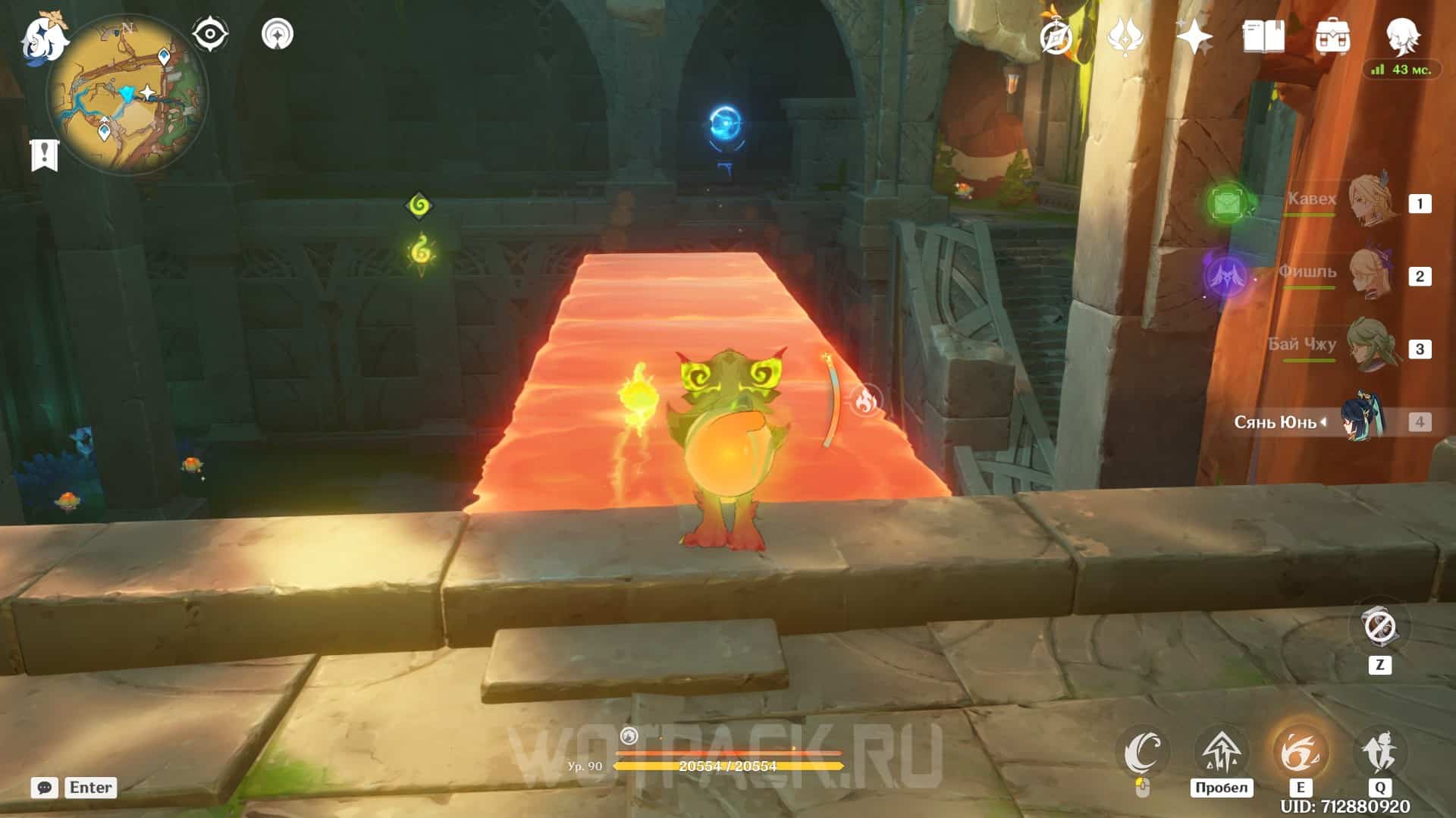Open the battle pass wings icon
Screen dimensions: 1456x818
(1125, 36)
